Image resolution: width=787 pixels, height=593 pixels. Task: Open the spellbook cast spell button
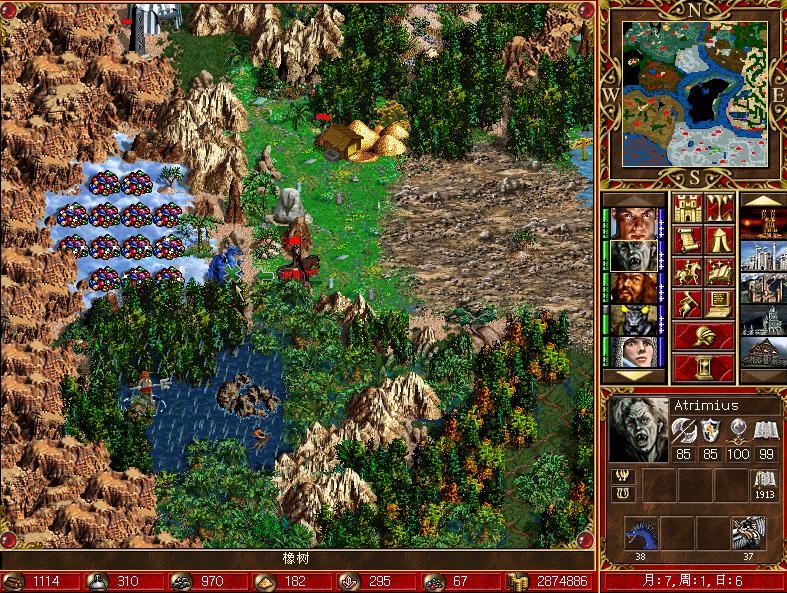point(718,271)
